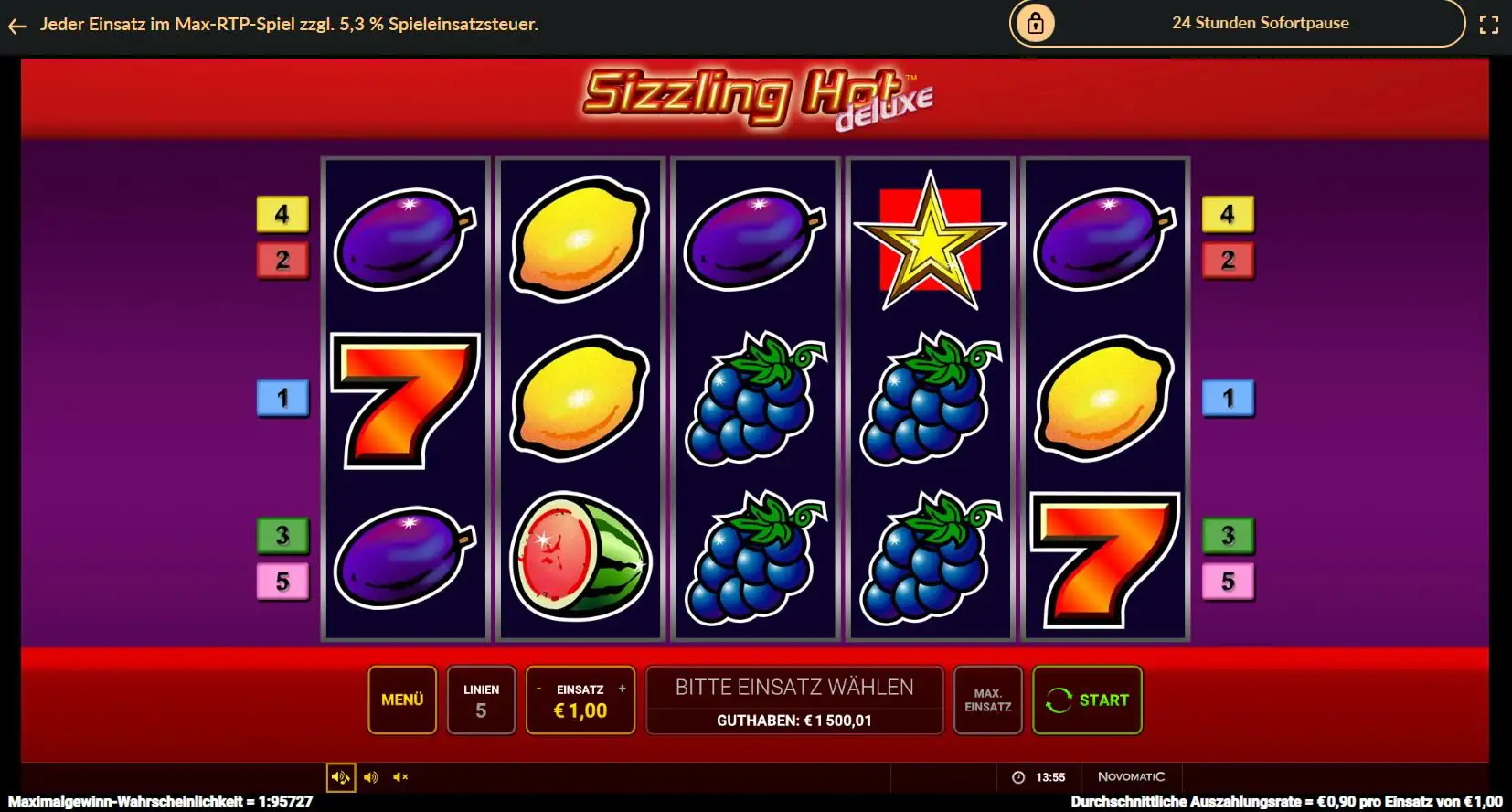Activate 24 Stunden Sofortpause

1262,23
